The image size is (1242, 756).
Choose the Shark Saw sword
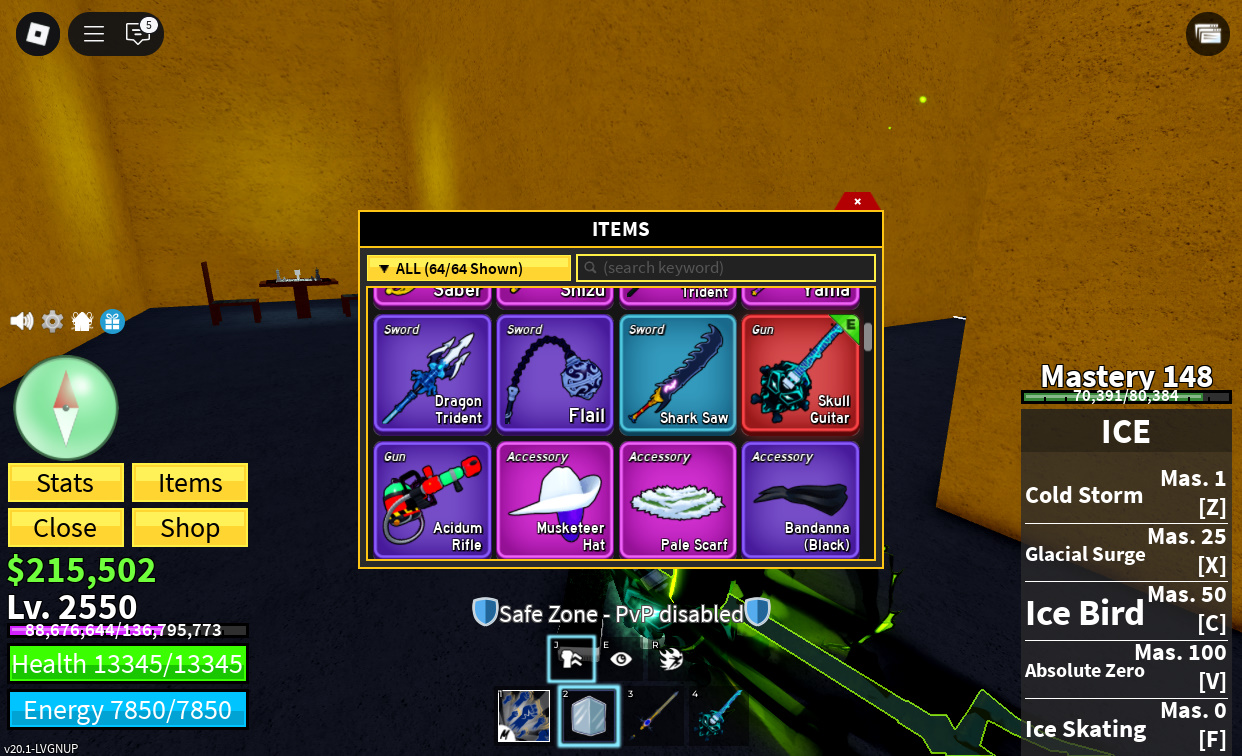678,374
